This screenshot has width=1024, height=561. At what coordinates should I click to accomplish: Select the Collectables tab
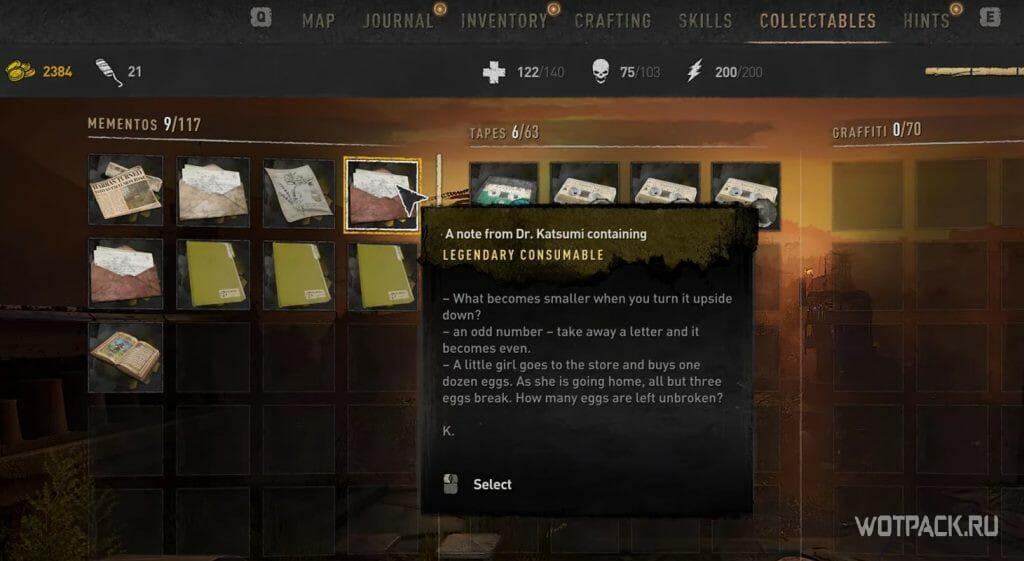[817, 20]
